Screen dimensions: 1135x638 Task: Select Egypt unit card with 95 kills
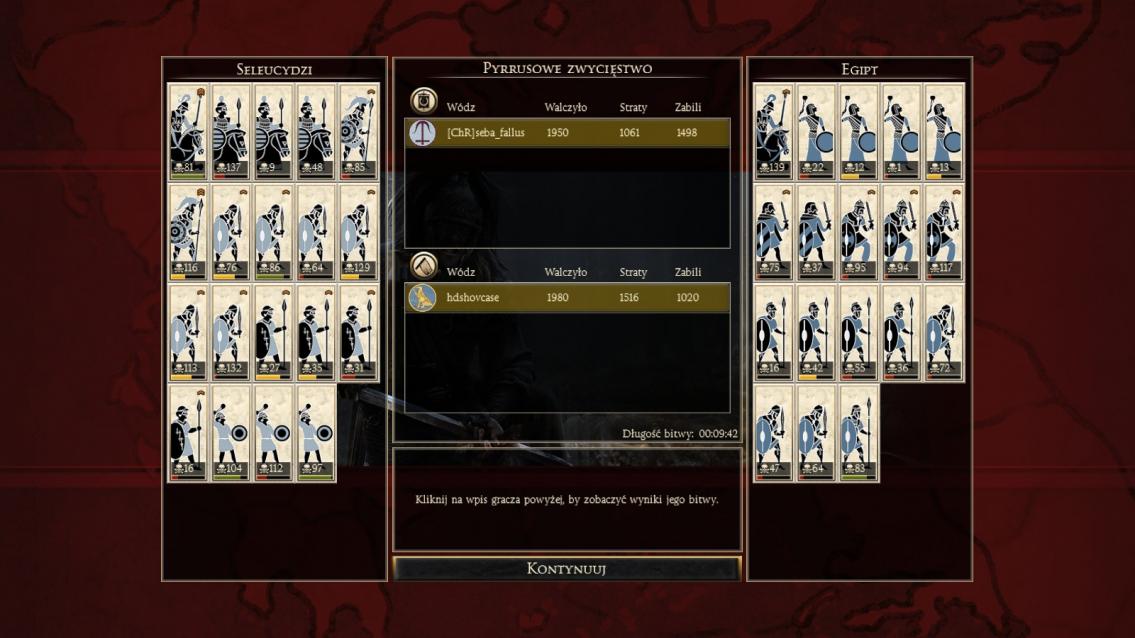click(x=859, y=232)
